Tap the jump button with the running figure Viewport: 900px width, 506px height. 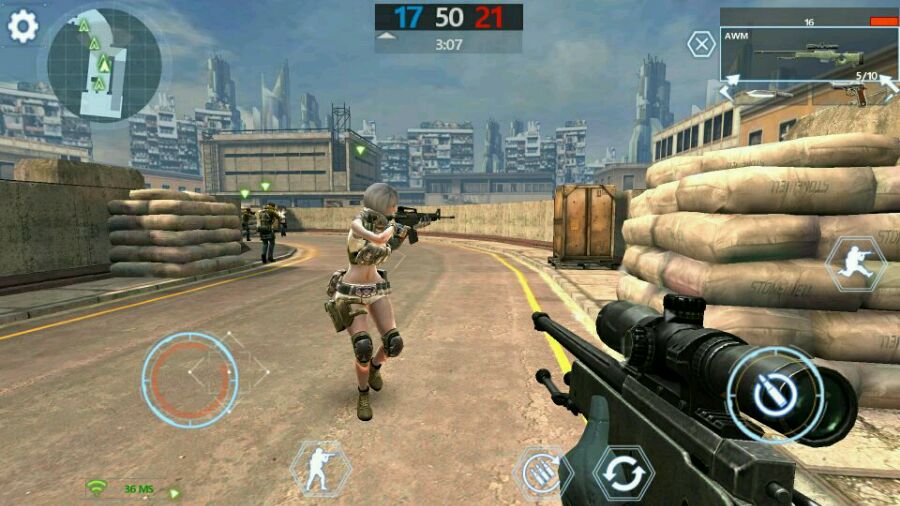click(x=856, y=264)
